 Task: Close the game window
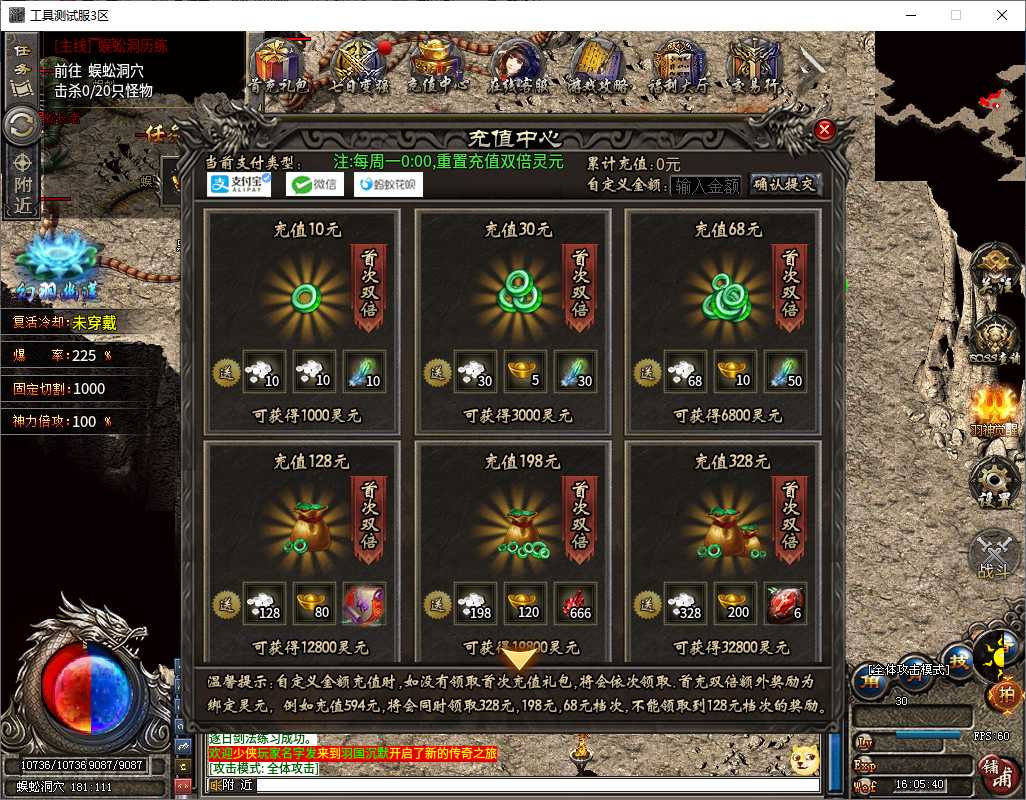(1002, 15)
